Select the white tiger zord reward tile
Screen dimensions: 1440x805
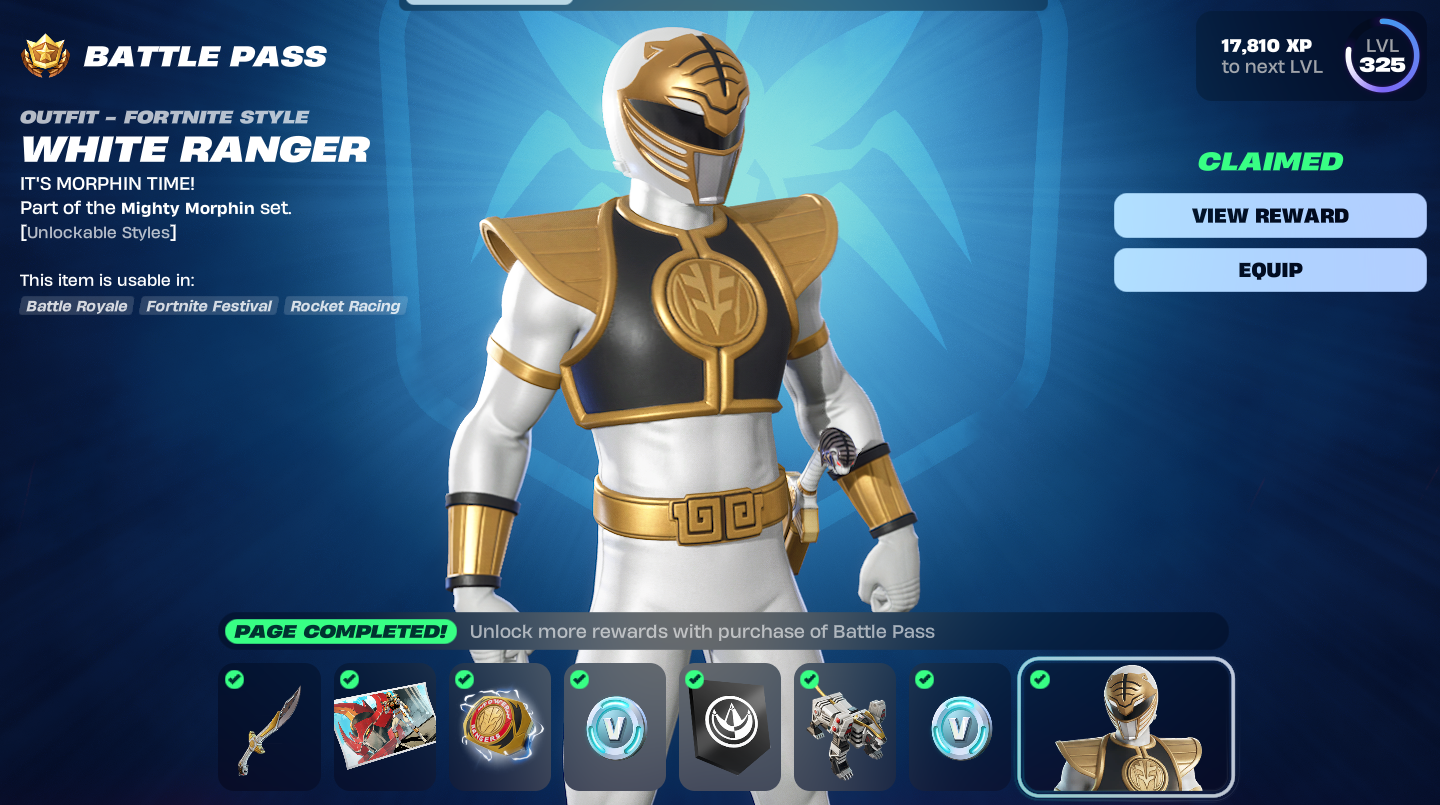[844, 727]
